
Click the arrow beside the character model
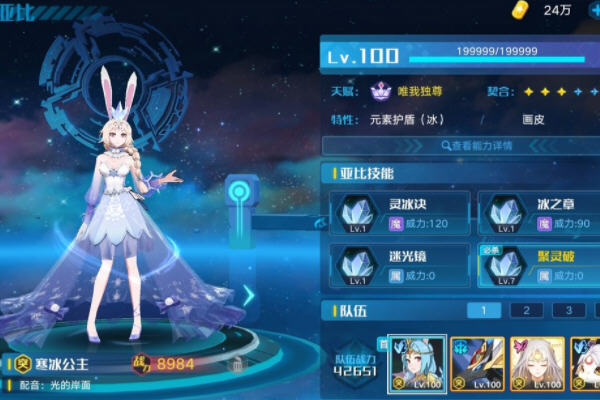click(x=248, y=295)
